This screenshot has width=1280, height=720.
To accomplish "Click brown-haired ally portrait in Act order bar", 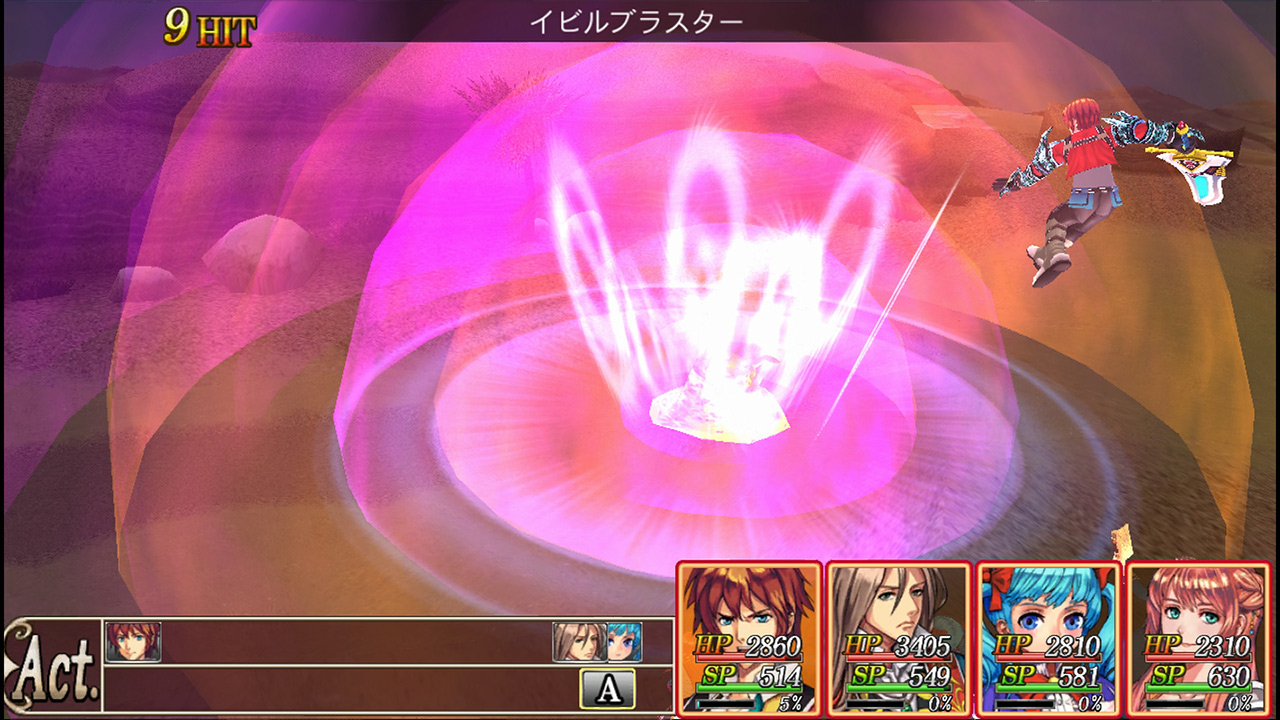I will pyautogui.click(x=581, y=644).
